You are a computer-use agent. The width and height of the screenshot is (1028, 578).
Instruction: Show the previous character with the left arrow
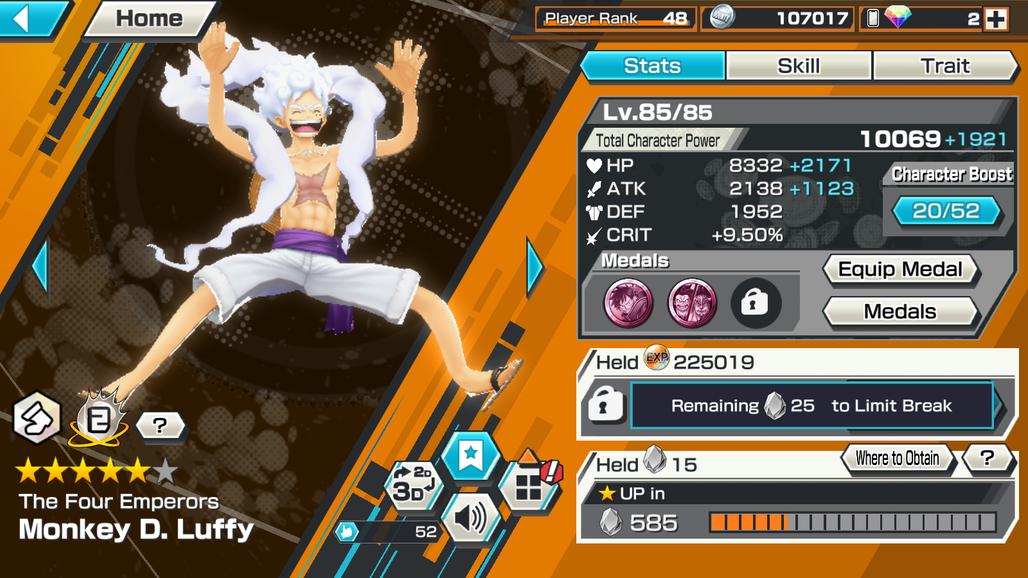tap(40, 266)
